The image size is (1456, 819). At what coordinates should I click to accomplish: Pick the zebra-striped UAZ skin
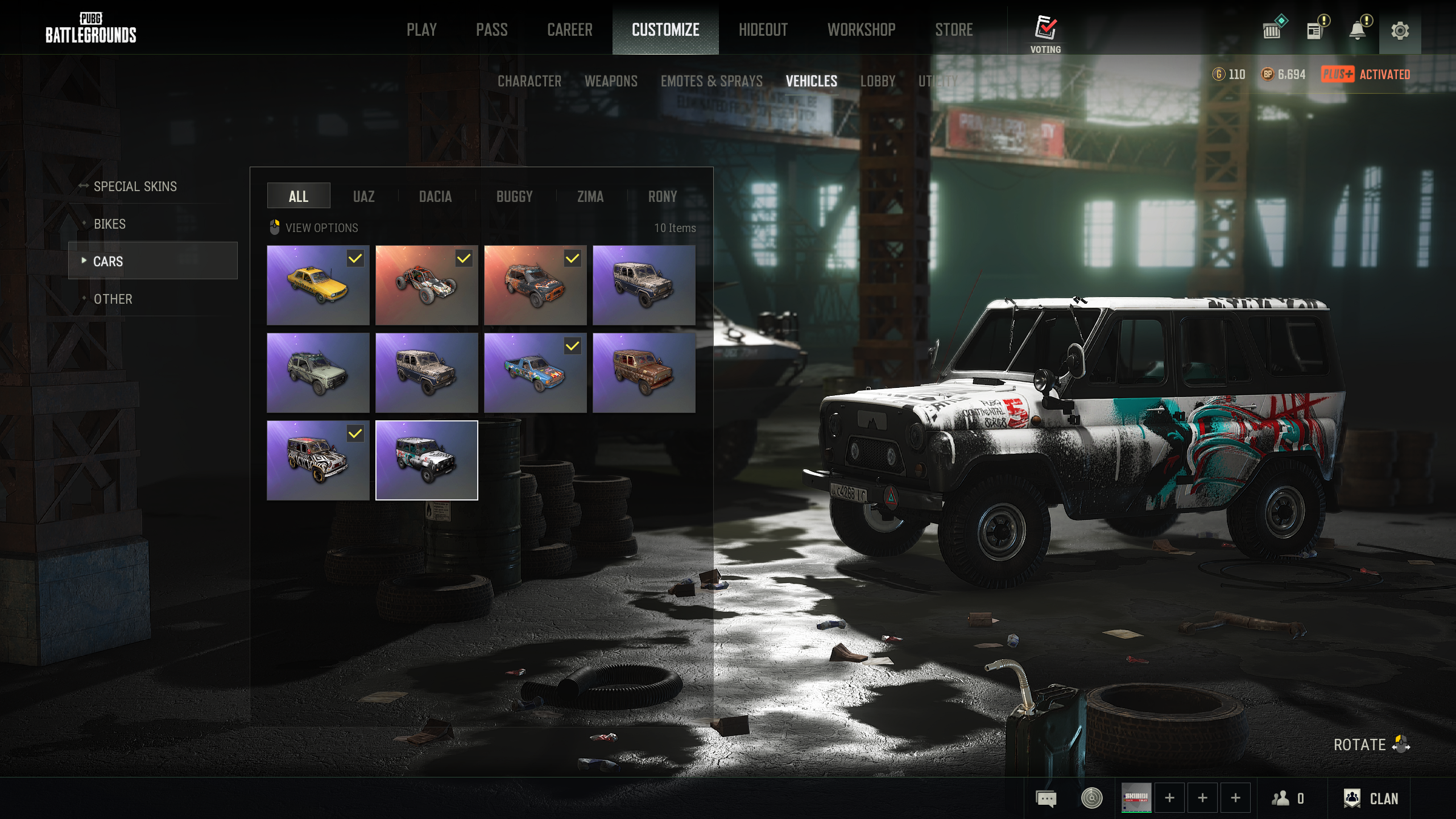tap(318, 460)
